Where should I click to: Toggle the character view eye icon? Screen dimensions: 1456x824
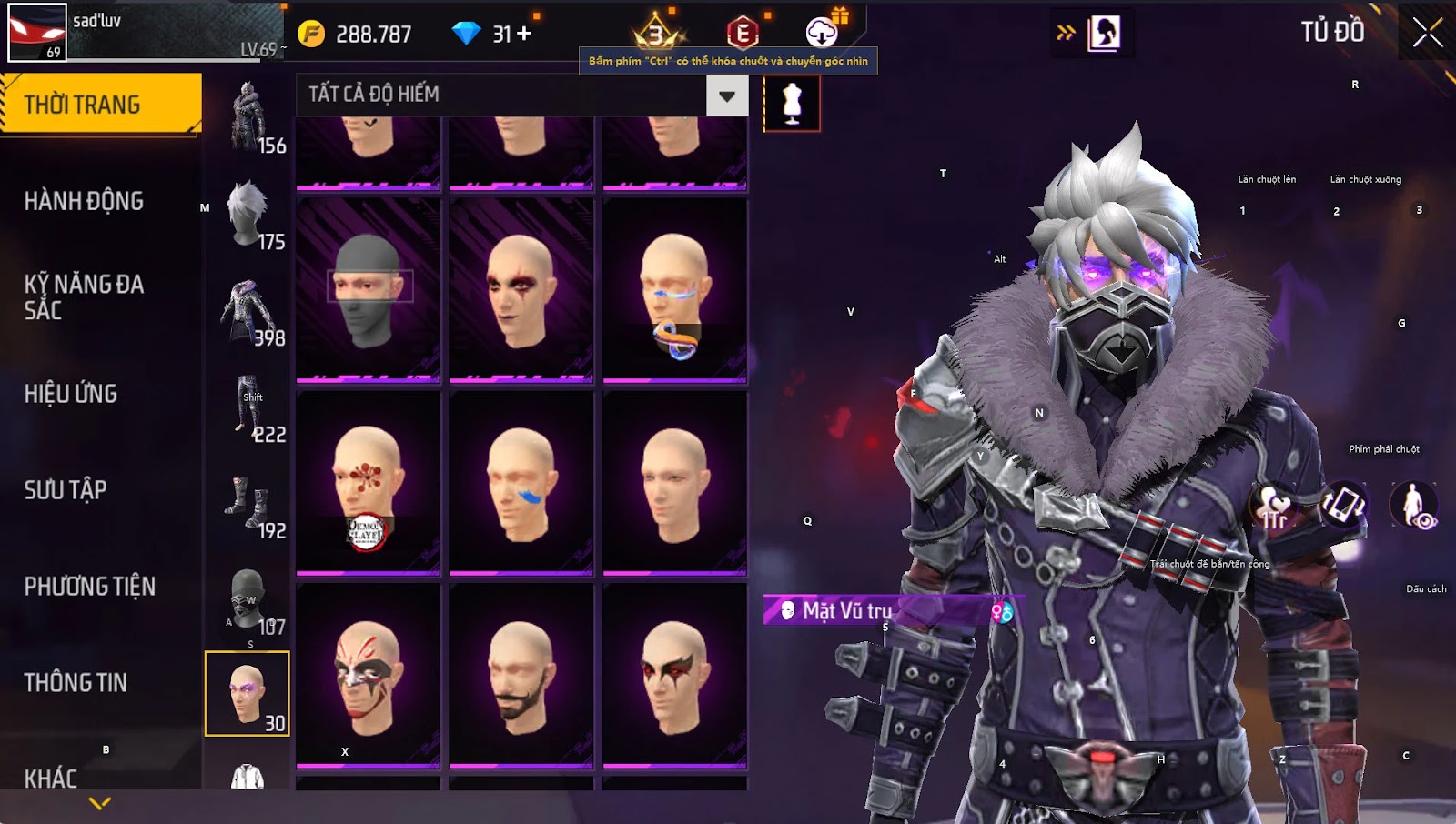tap(1413, 506)
